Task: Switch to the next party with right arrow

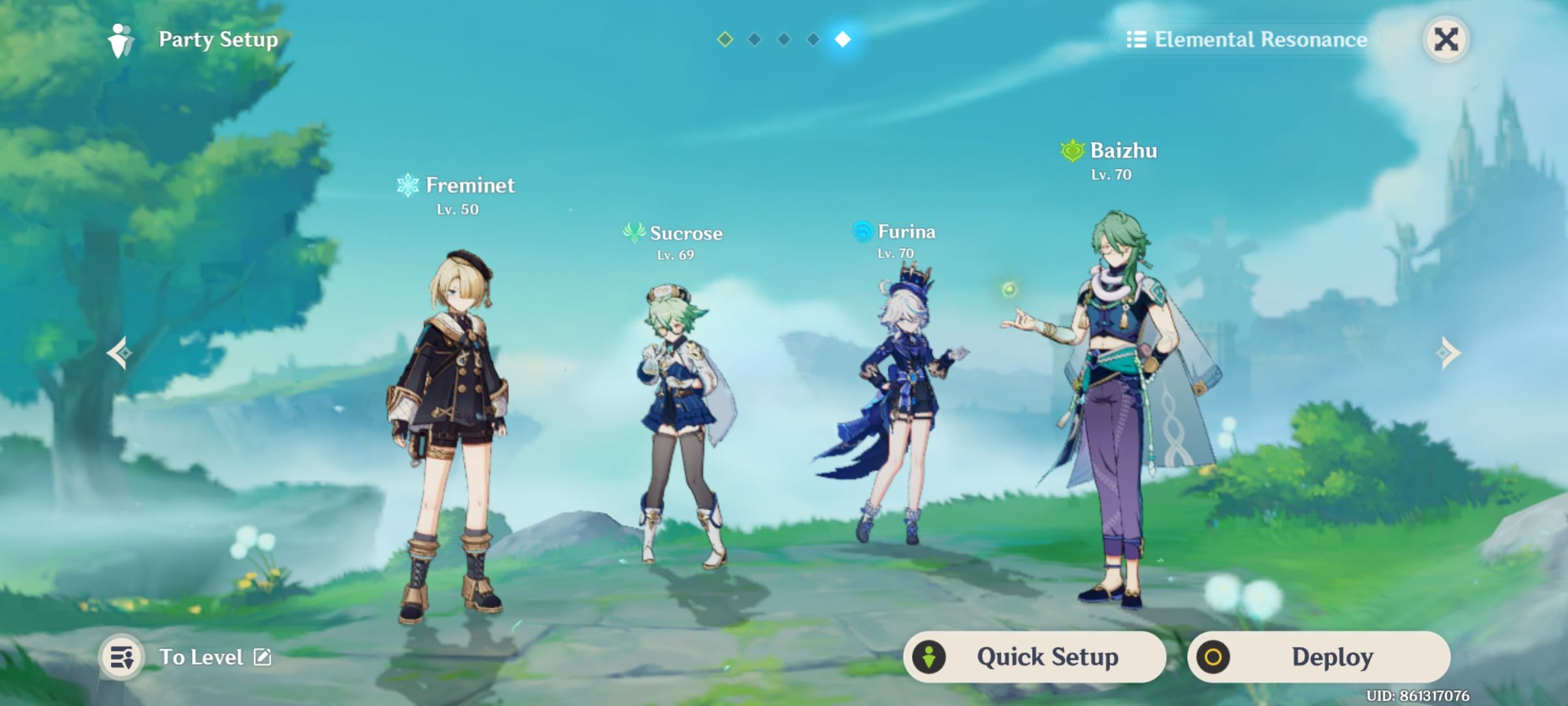Action: click(1448, 353)
